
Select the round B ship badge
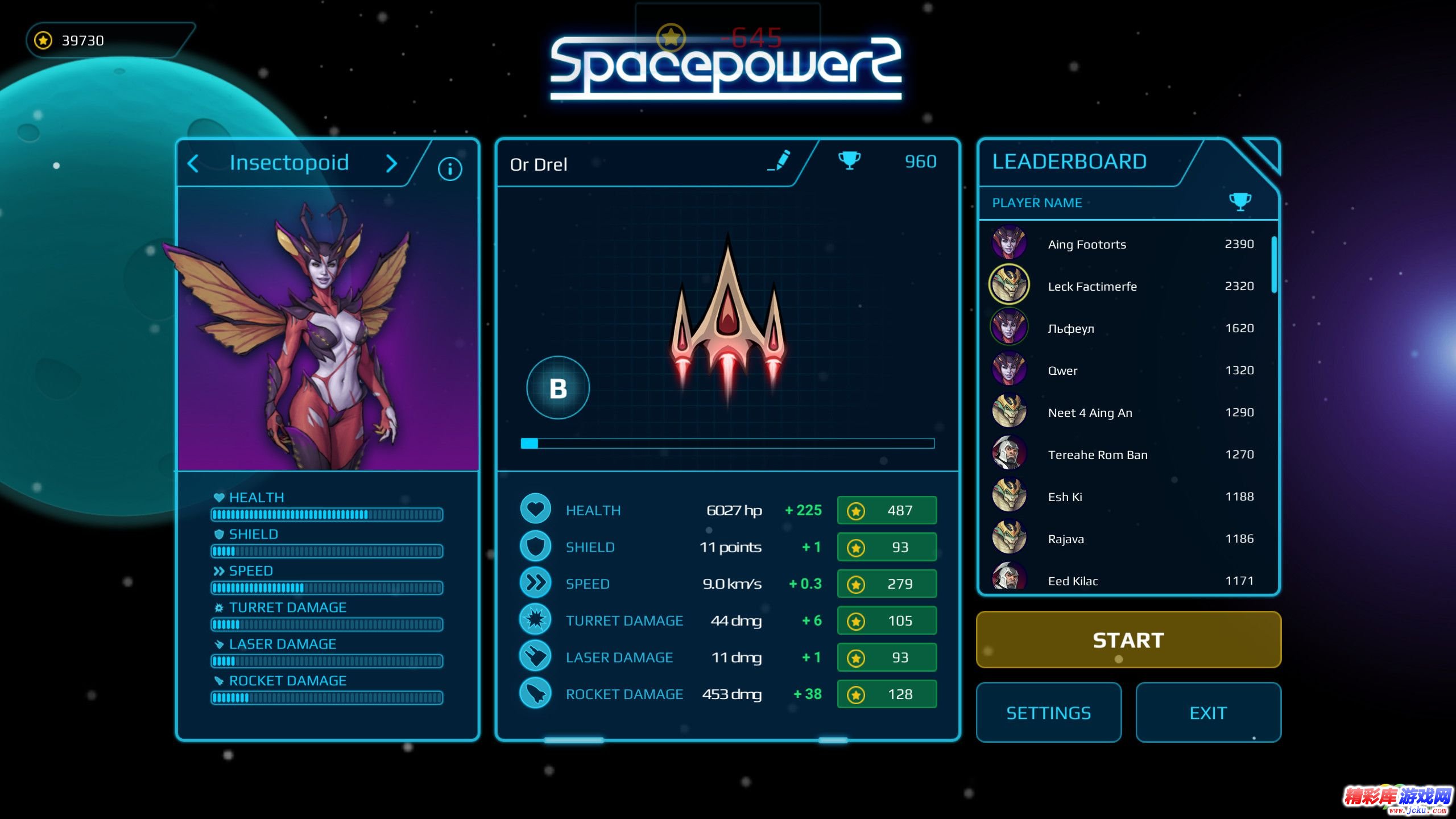(x=557, y=388)
